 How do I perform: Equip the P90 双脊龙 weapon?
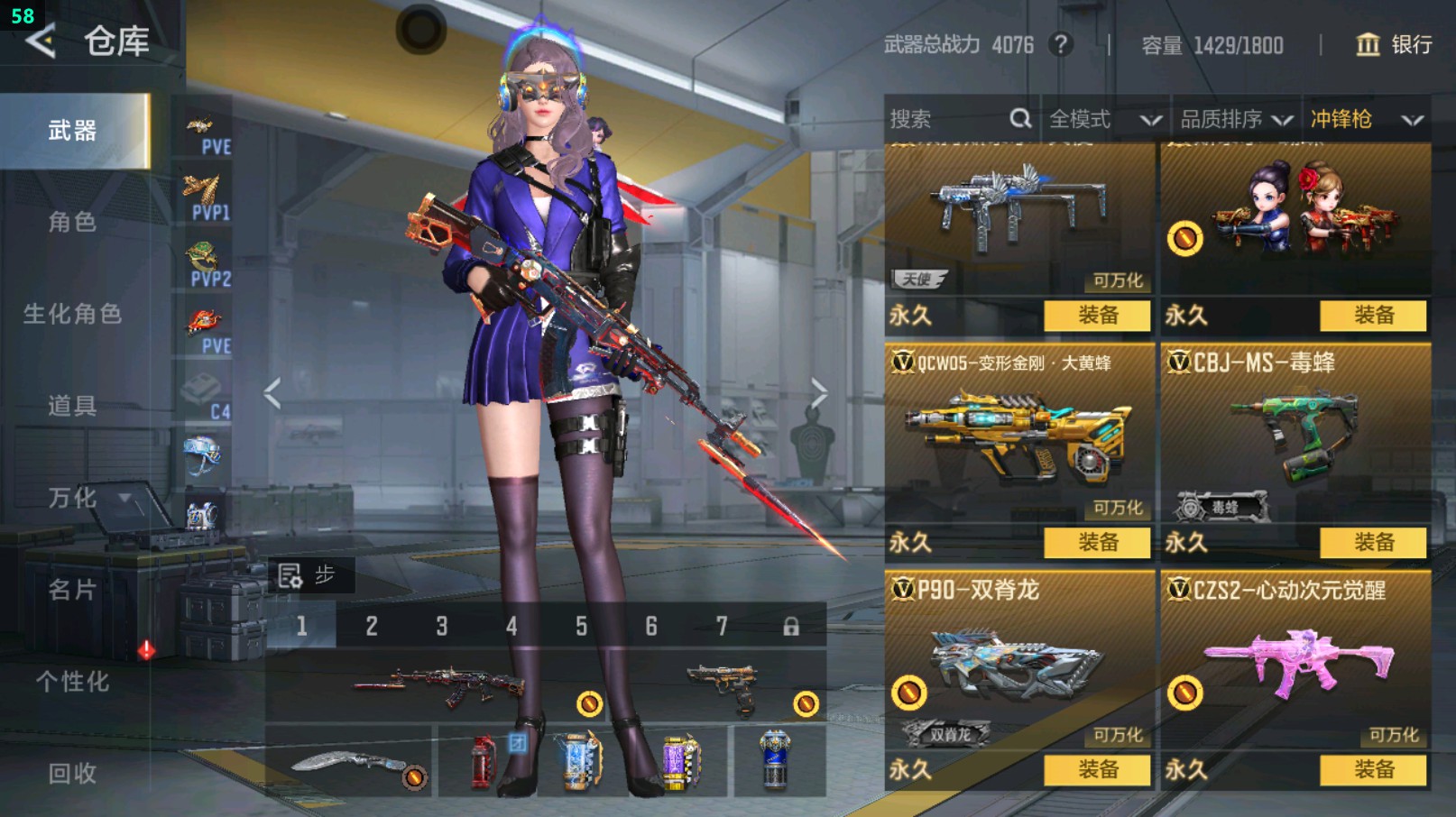pos(1097,770)
